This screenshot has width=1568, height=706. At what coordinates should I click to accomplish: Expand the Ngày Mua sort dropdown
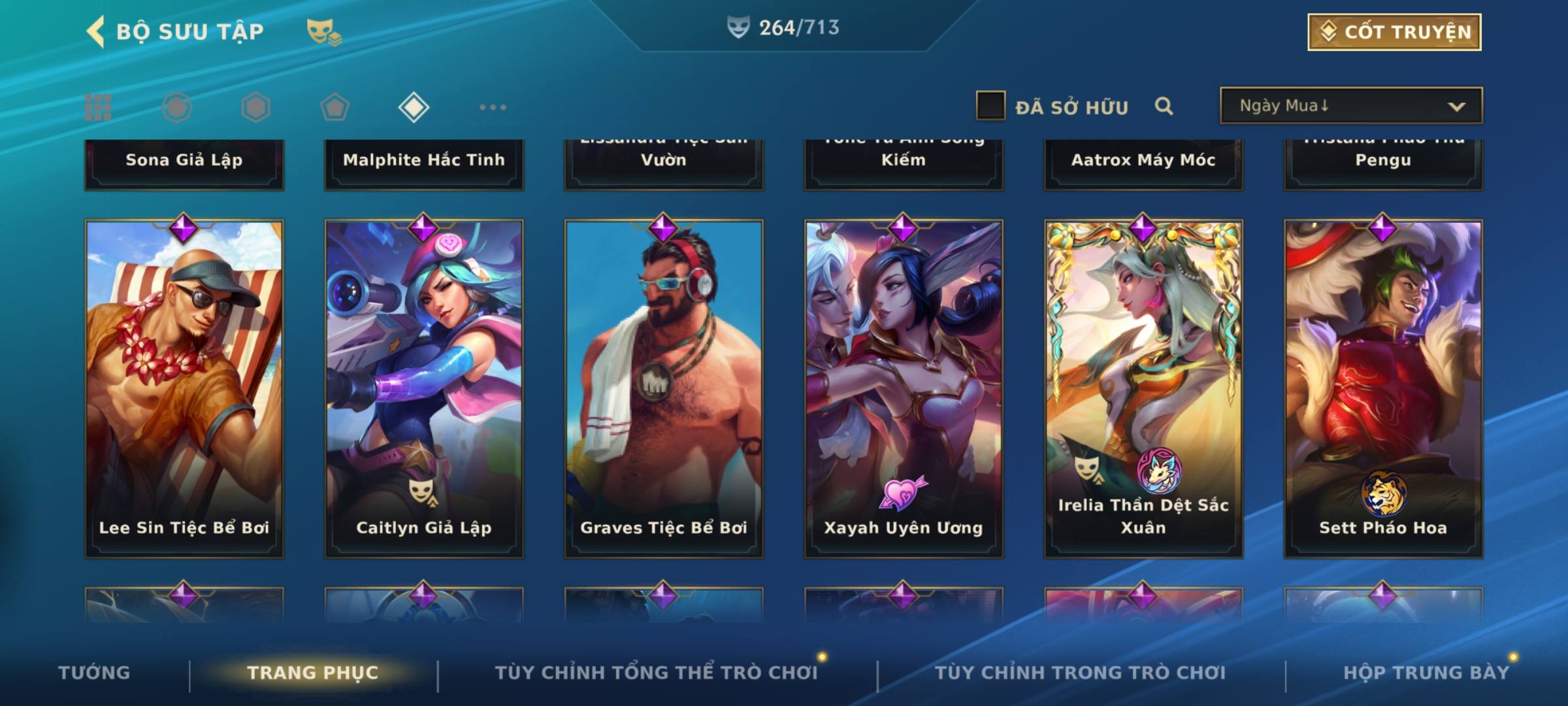pyautogui.click(x=1350, y=106)
